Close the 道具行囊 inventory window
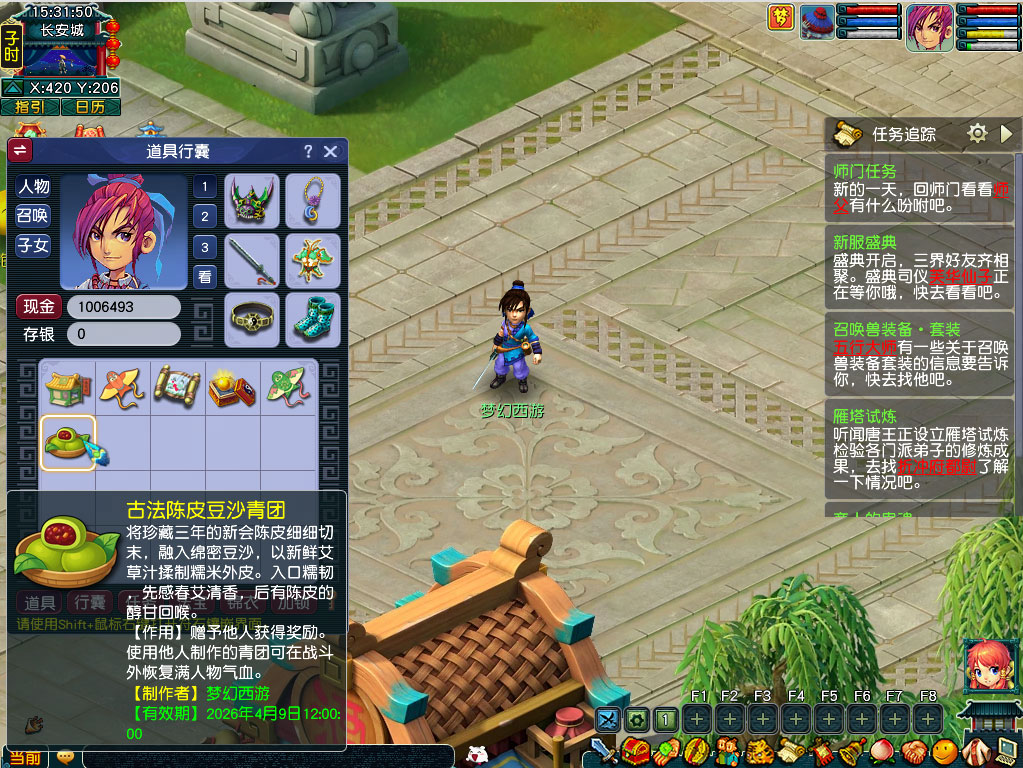1023x768 pixels. (x=331, y=152)
